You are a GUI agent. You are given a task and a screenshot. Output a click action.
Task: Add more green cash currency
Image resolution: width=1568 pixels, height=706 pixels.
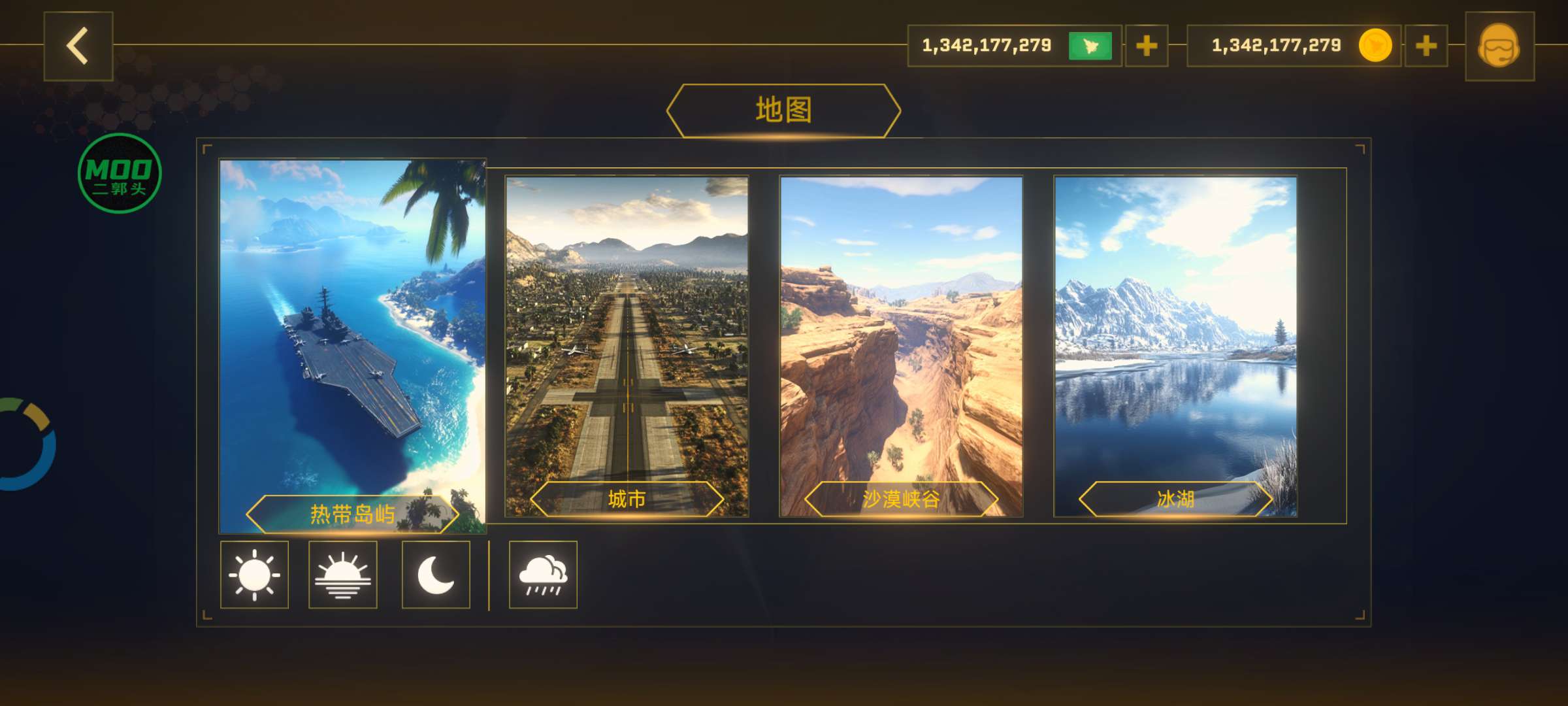[x=1147, y=46]
